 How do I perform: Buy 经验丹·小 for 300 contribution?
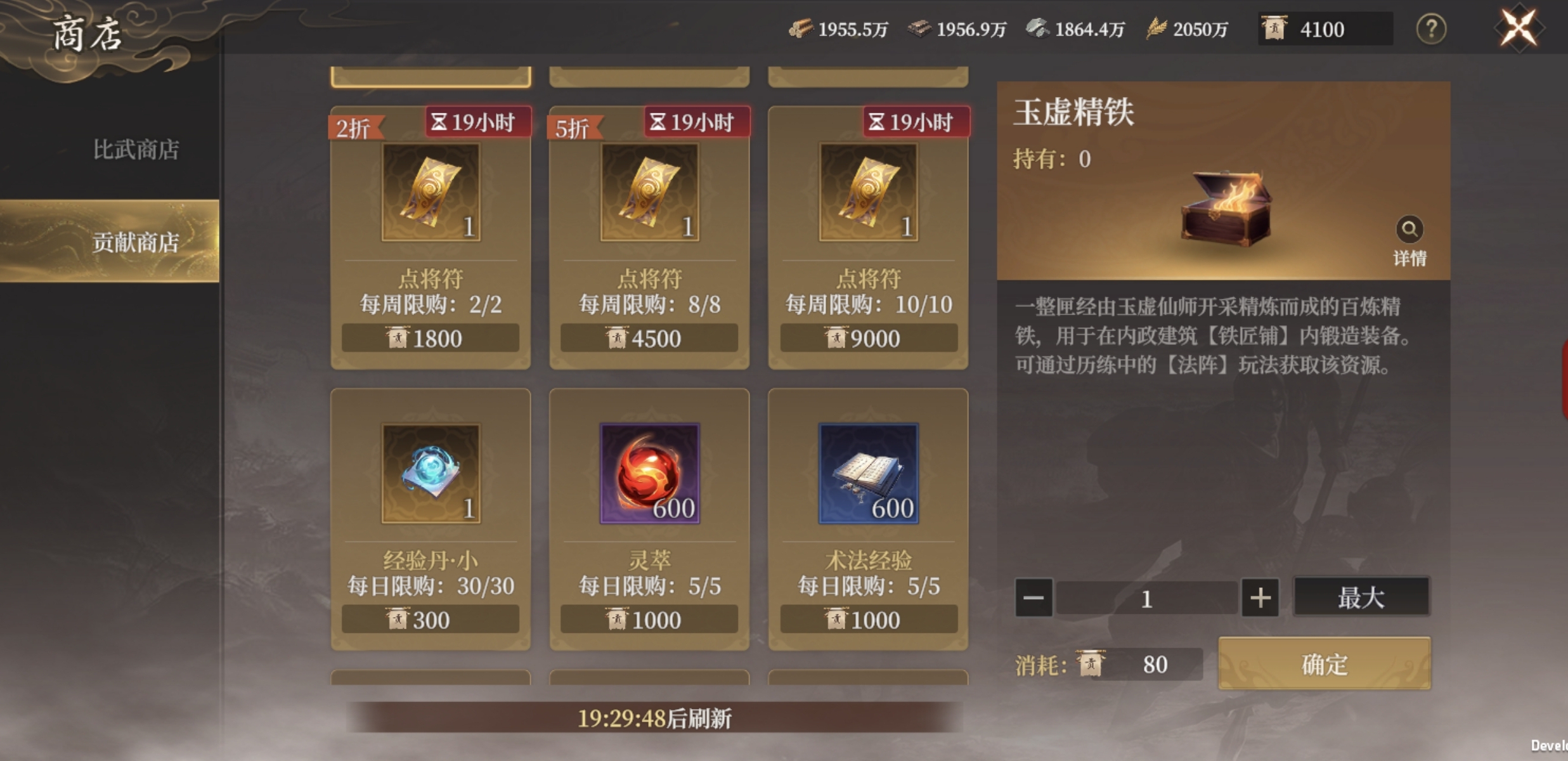431,620
